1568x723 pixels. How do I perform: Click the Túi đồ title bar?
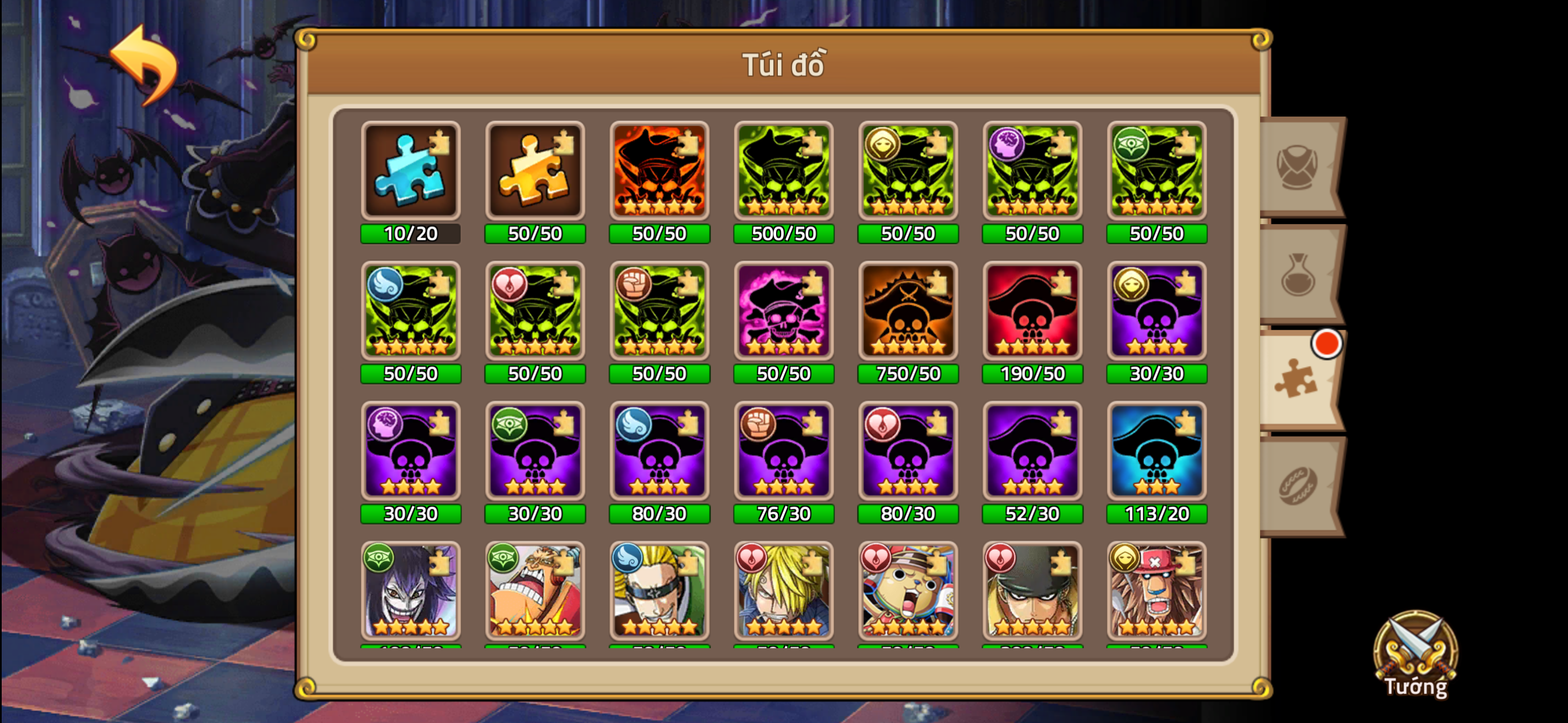(x=784, y=65)
